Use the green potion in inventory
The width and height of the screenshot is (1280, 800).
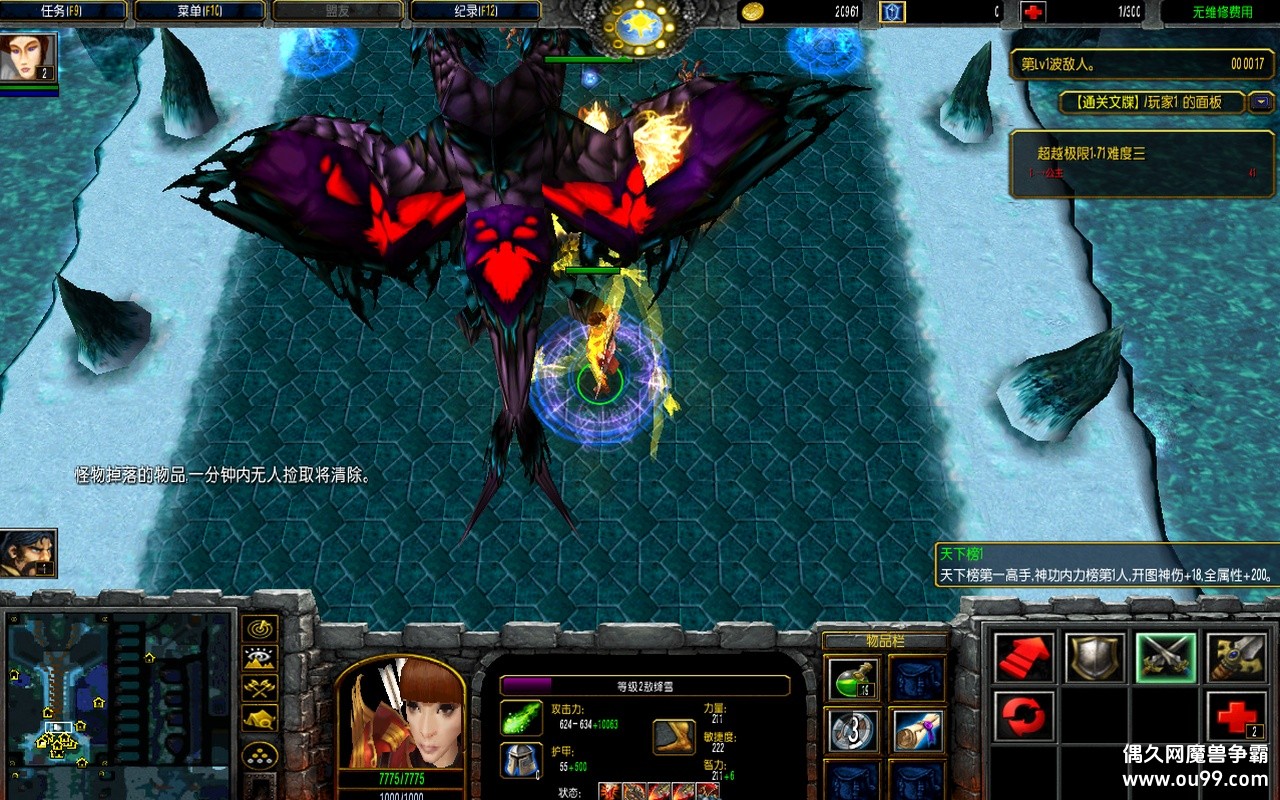pos(854,680)
